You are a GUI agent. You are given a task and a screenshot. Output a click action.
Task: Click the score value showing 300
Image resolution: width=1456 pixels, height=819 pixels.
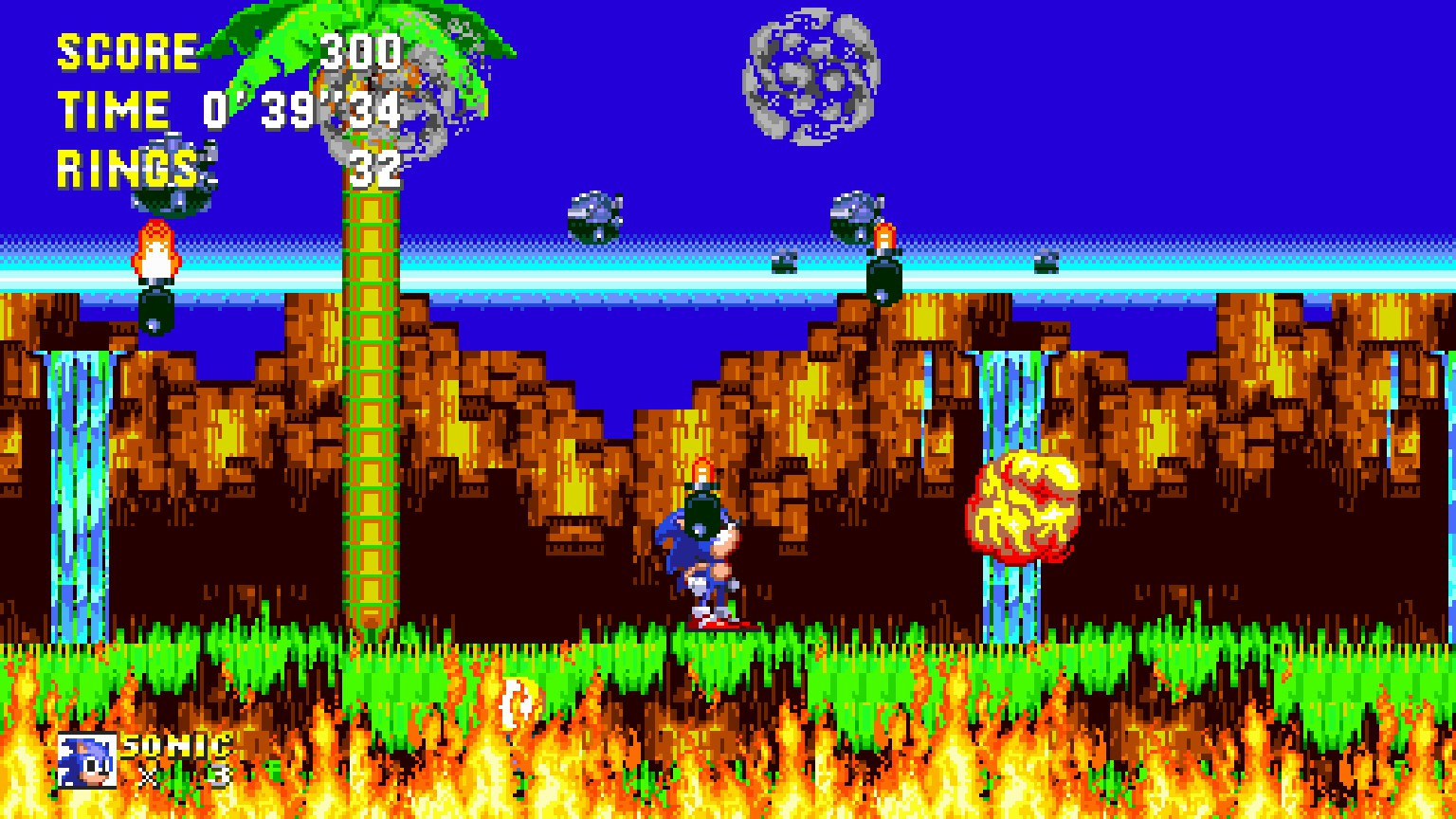(365, 54)
